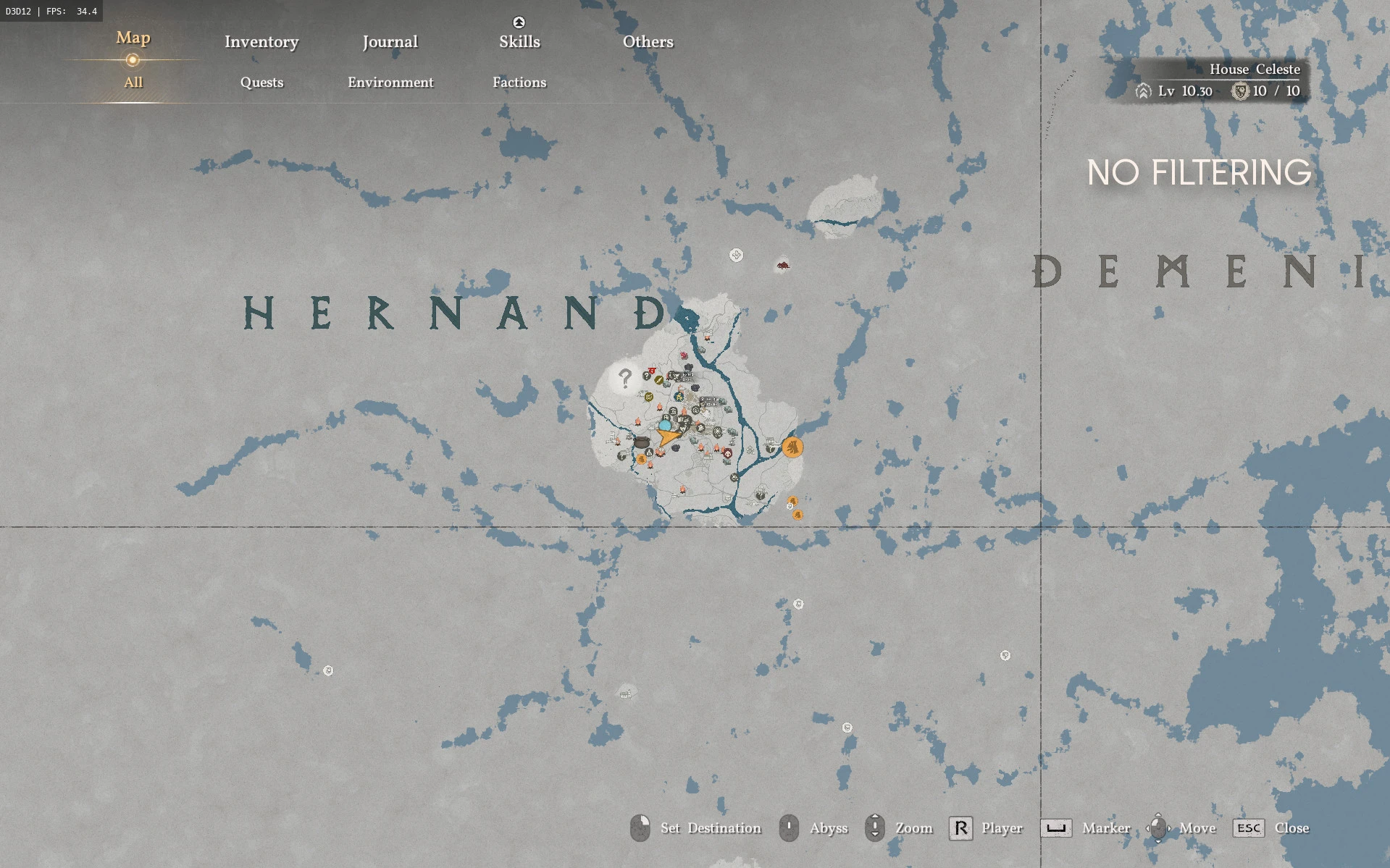Select the blue circle marker beside player
Image resolution: width=1390 pixels, height=868 pixels.
tap(664, 426)
